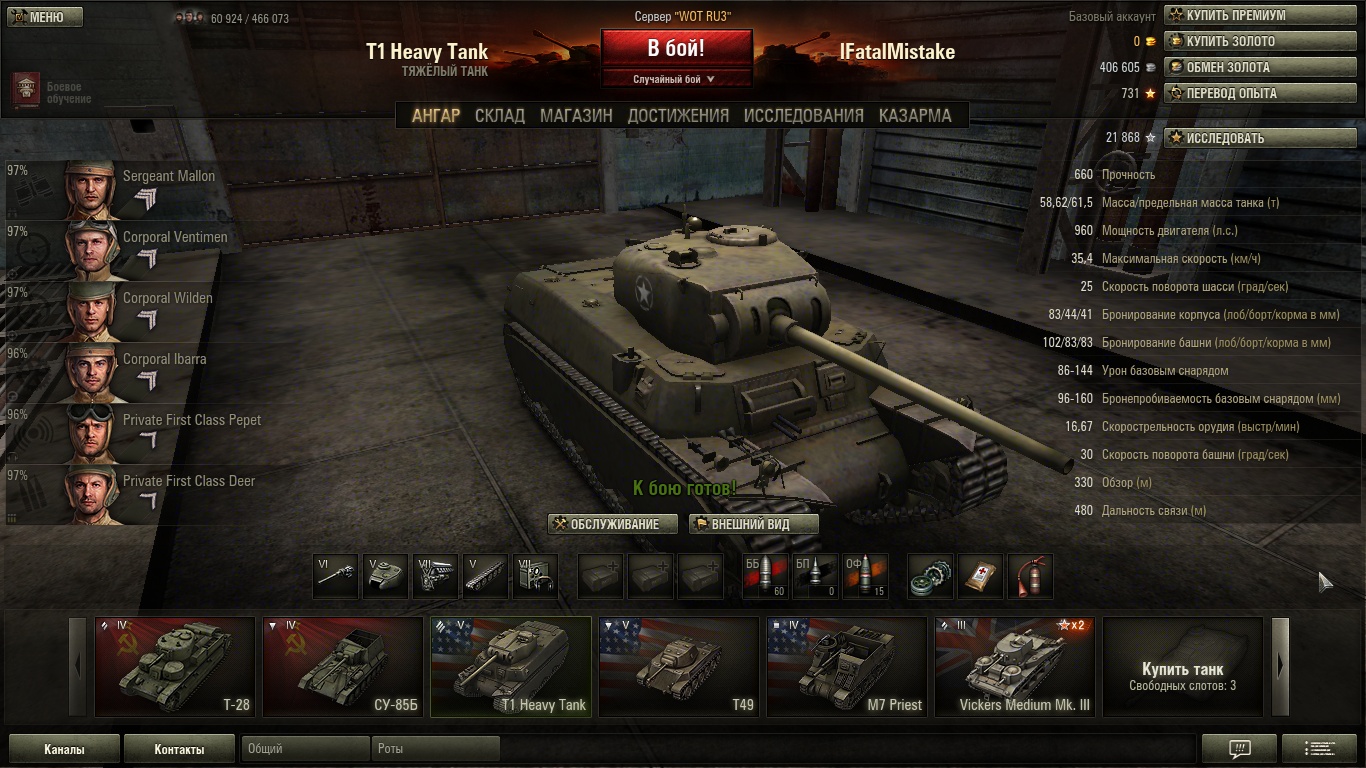This screenshot has height=768, width=1366.
Task: Click the Купить танк slot
Action: coord(1182,667)
